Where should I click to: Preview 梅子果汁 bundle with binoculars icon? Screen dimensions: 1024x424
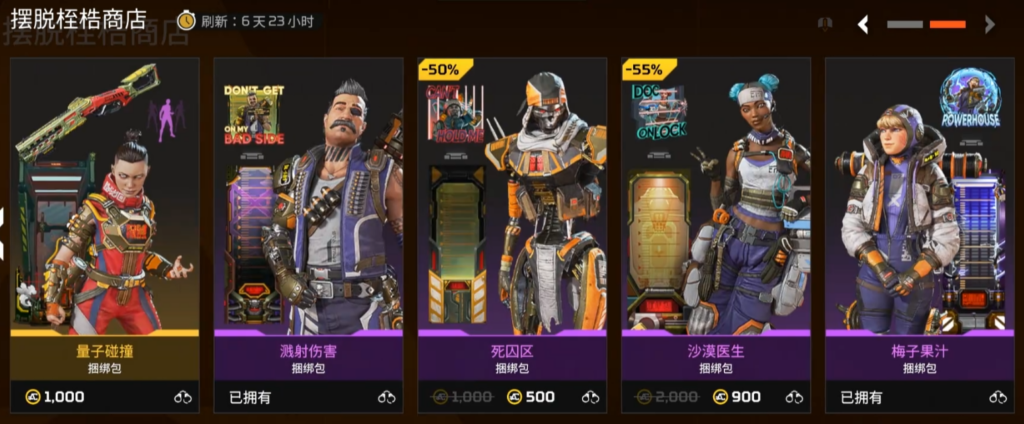998,397
